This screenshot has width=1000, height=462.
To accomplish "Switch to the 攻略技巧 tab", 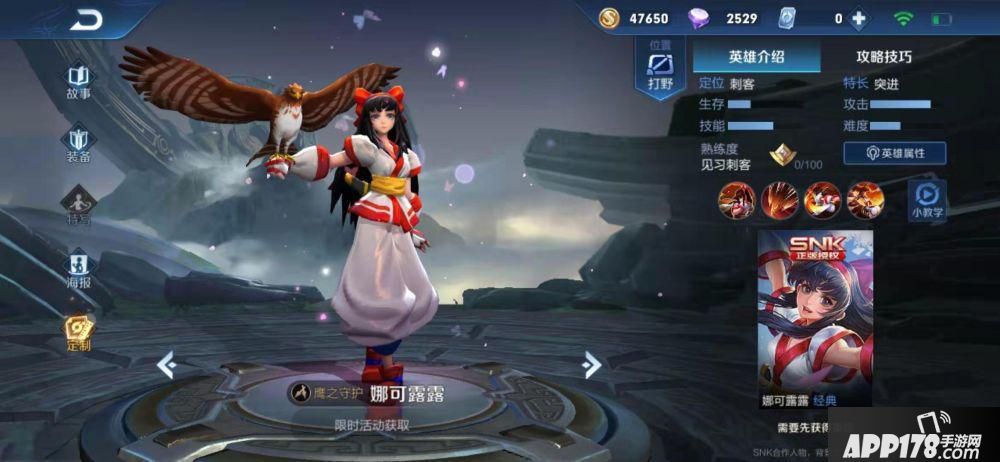I will (884, 57).
